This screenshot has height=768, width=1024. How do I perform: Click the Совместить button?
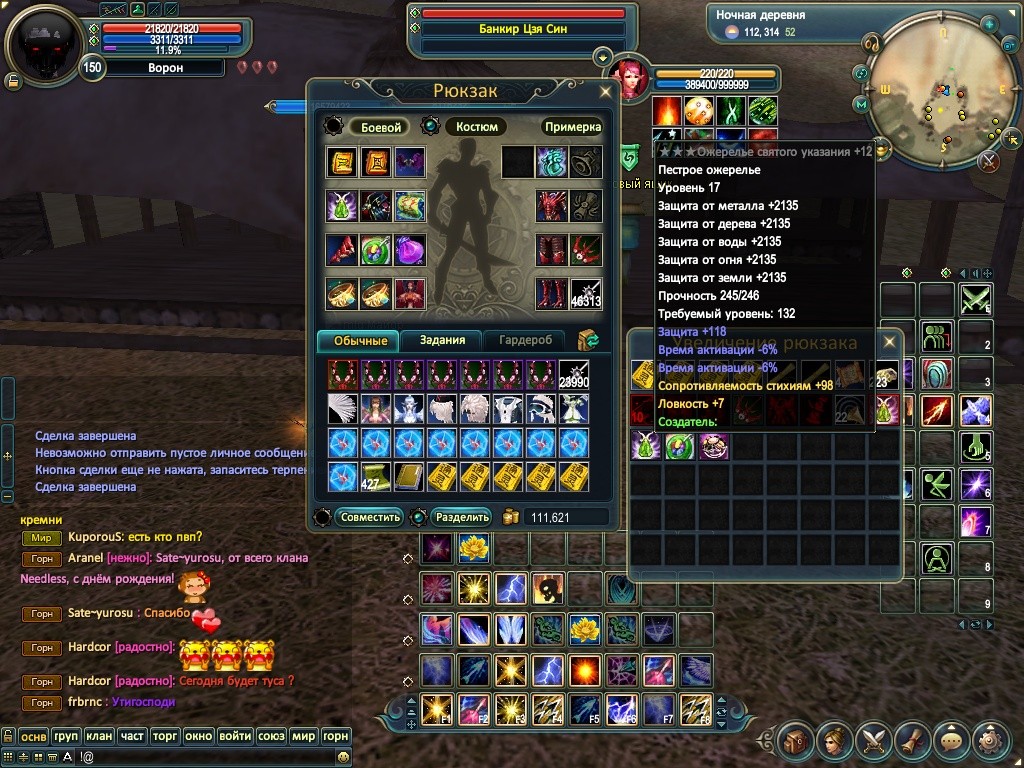point(370,517)
